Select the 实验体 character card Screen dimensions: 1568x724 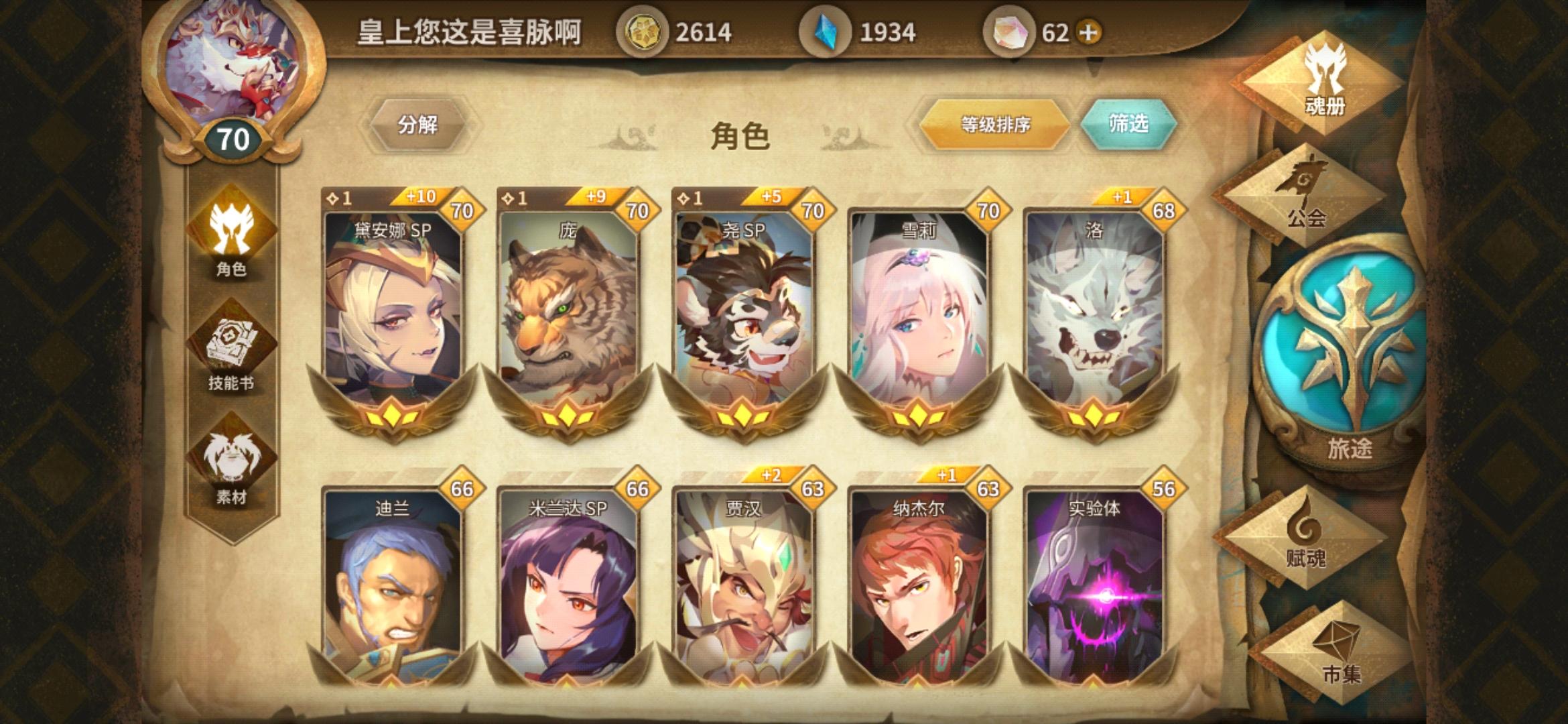[x=1096, y=590]
